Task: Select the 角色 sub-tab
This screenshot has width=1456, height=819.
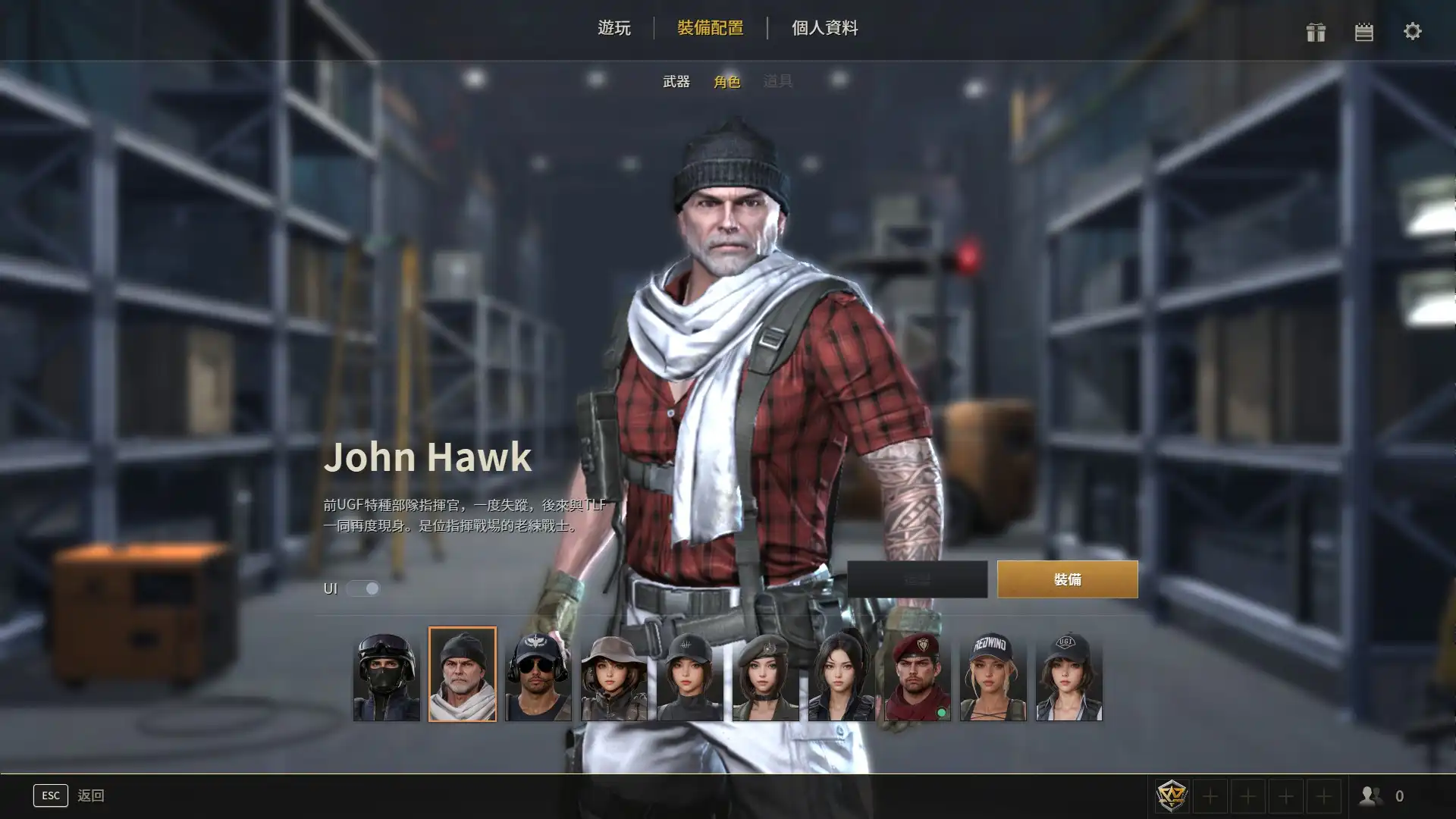Action: pyautogui.click(x=726, y=81)
